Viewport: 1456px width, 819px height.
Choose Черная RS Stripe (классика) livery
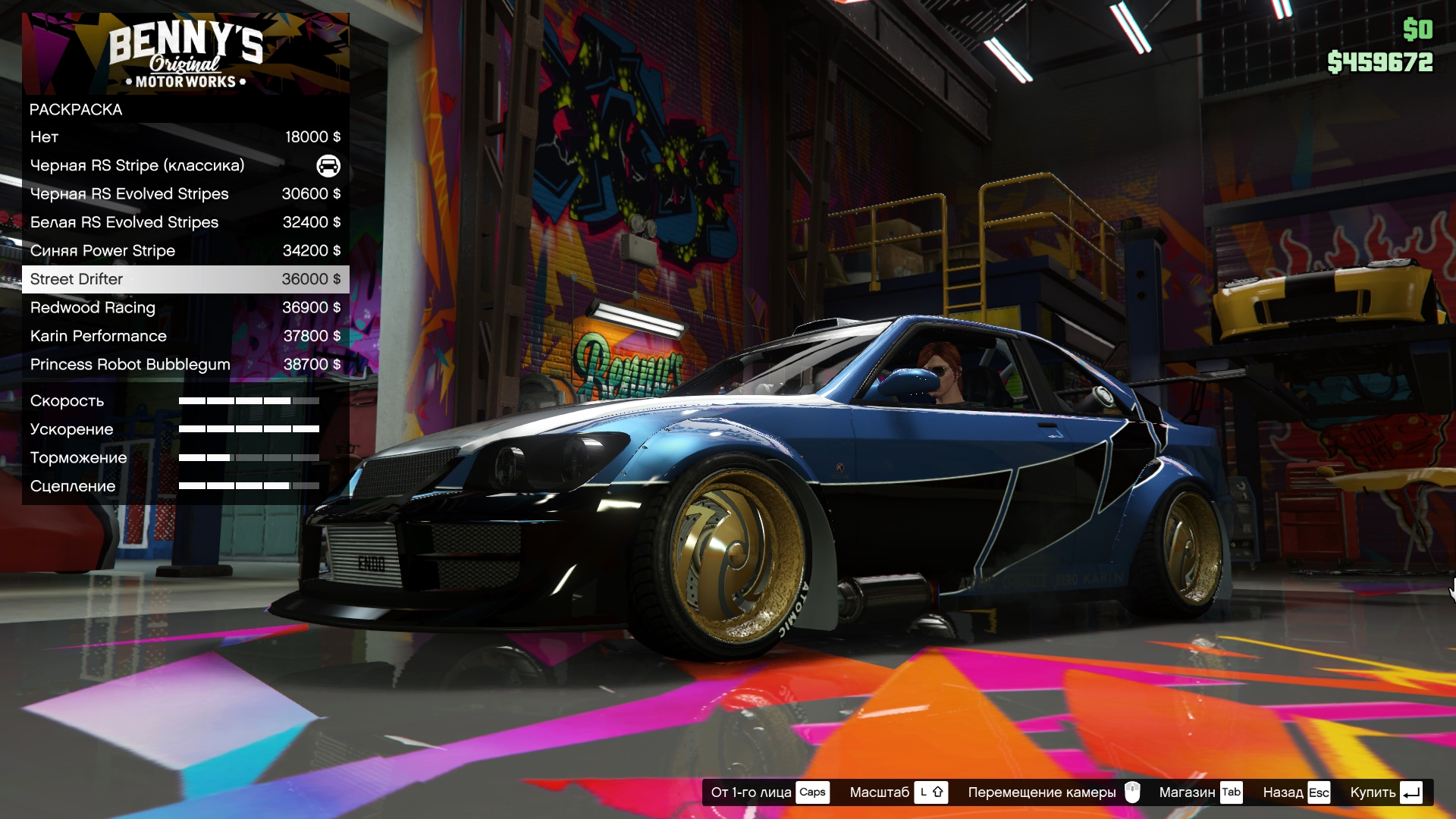[x=185, y=165]
